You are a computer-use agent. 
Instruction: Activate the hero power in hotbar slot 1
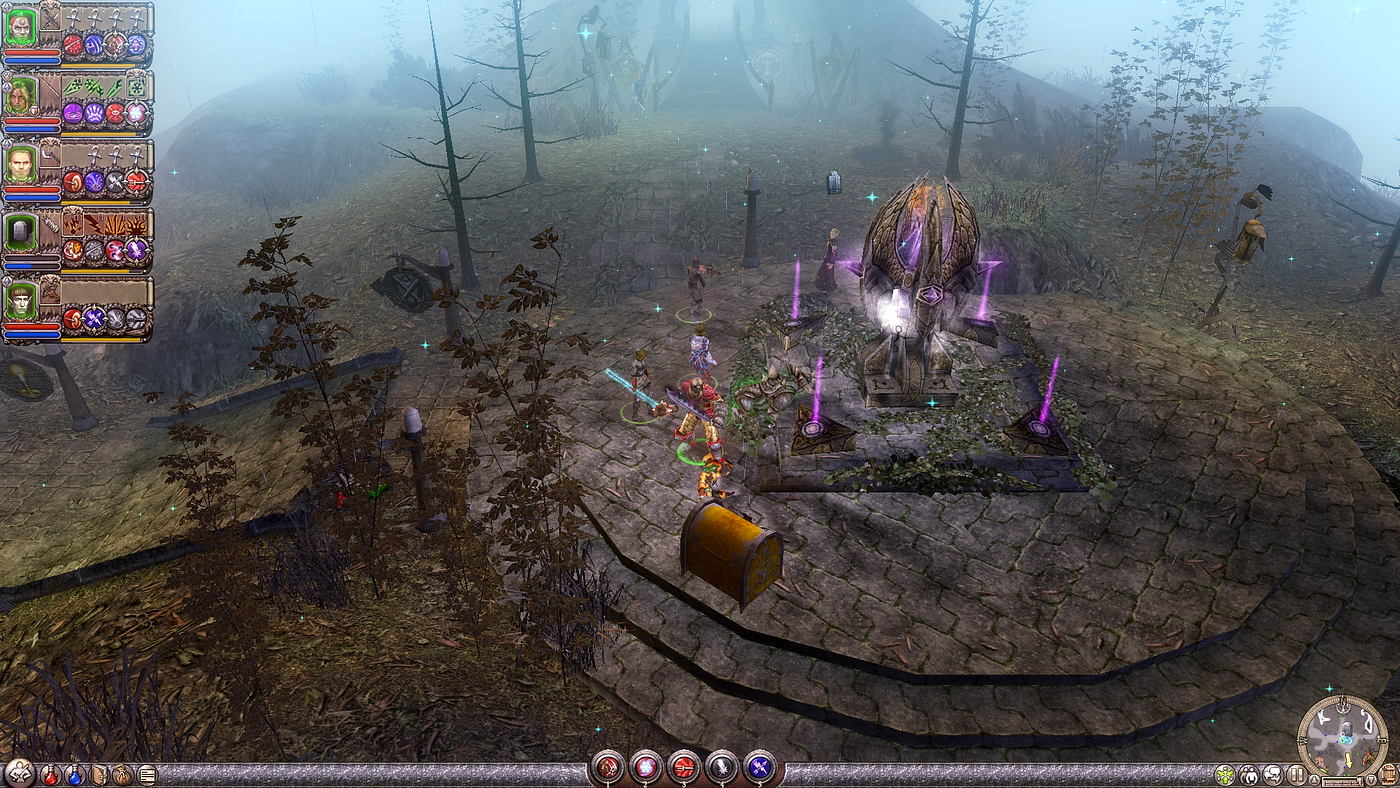click(x=607, y=767)
